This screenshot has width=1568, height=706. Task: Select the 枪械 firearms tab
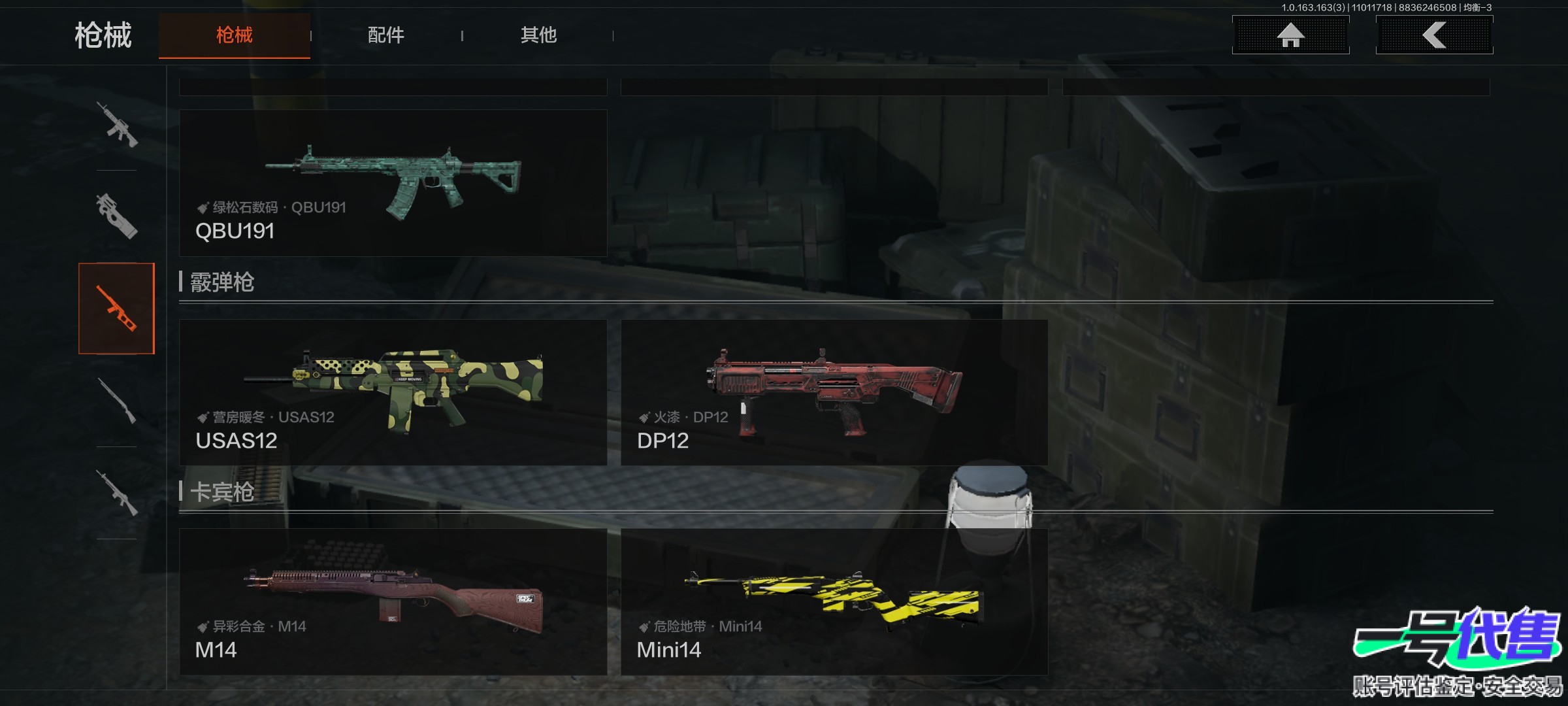[x=235, y=35]
